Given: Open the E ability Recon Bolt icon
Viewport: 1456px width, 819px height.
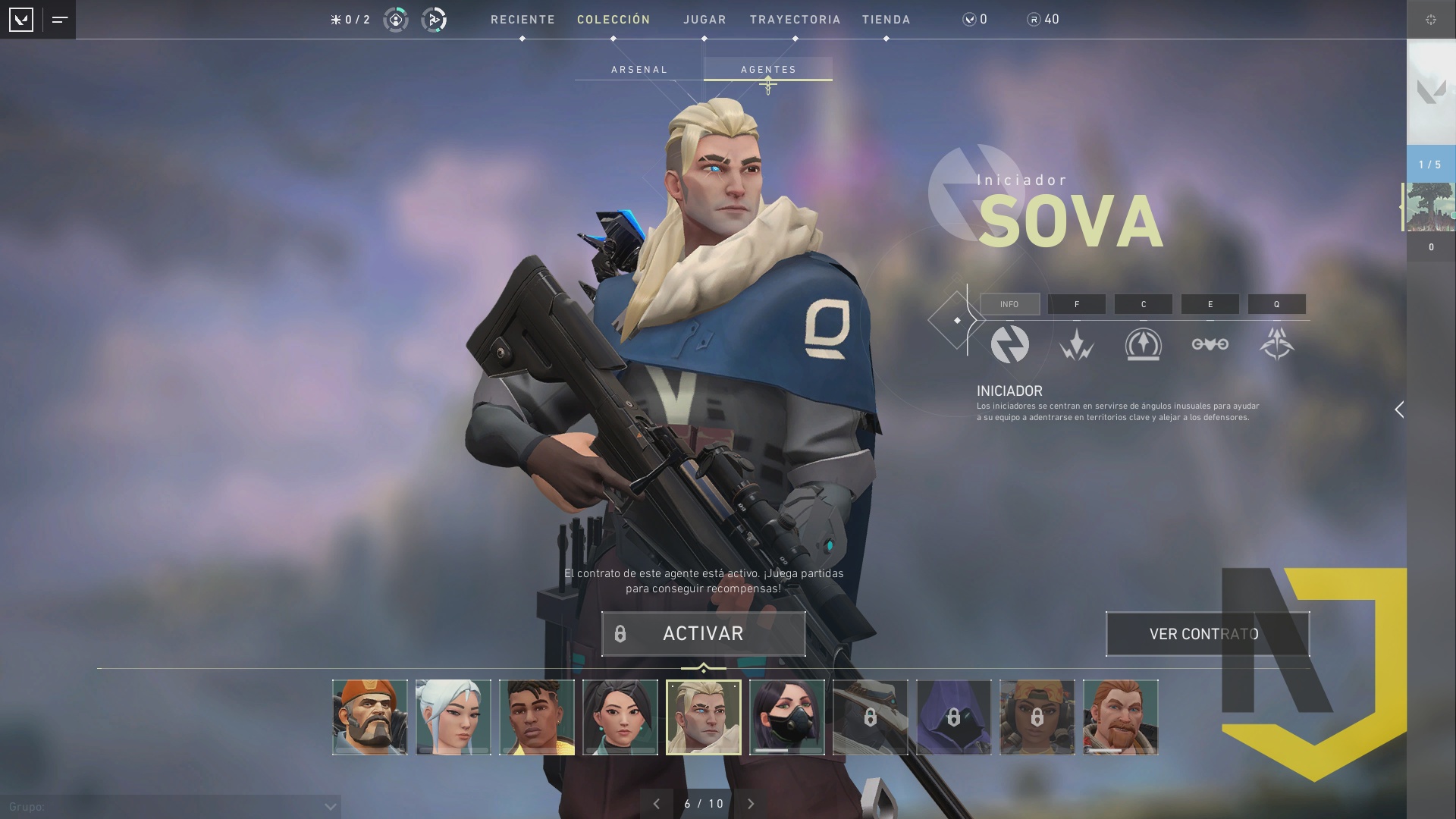Looking at the screenshot, I should click(1210, 344).
